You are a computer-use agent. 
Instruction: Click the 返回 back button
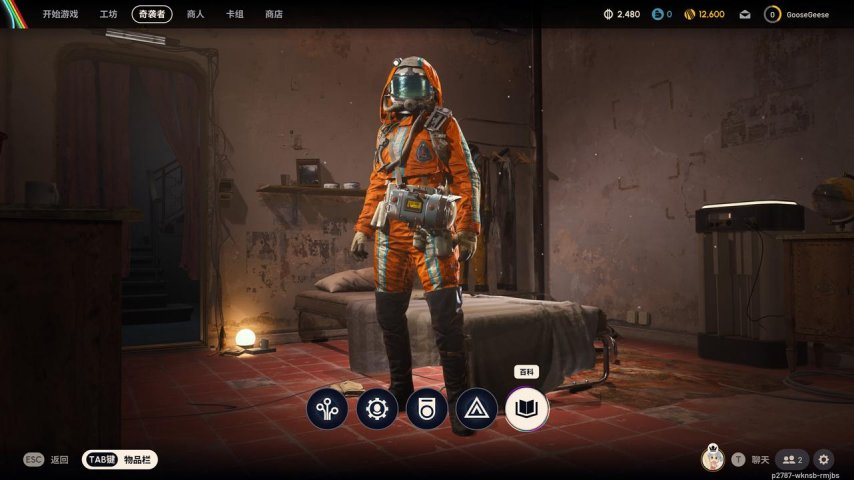pyautogui.click(x=47, y=459)
